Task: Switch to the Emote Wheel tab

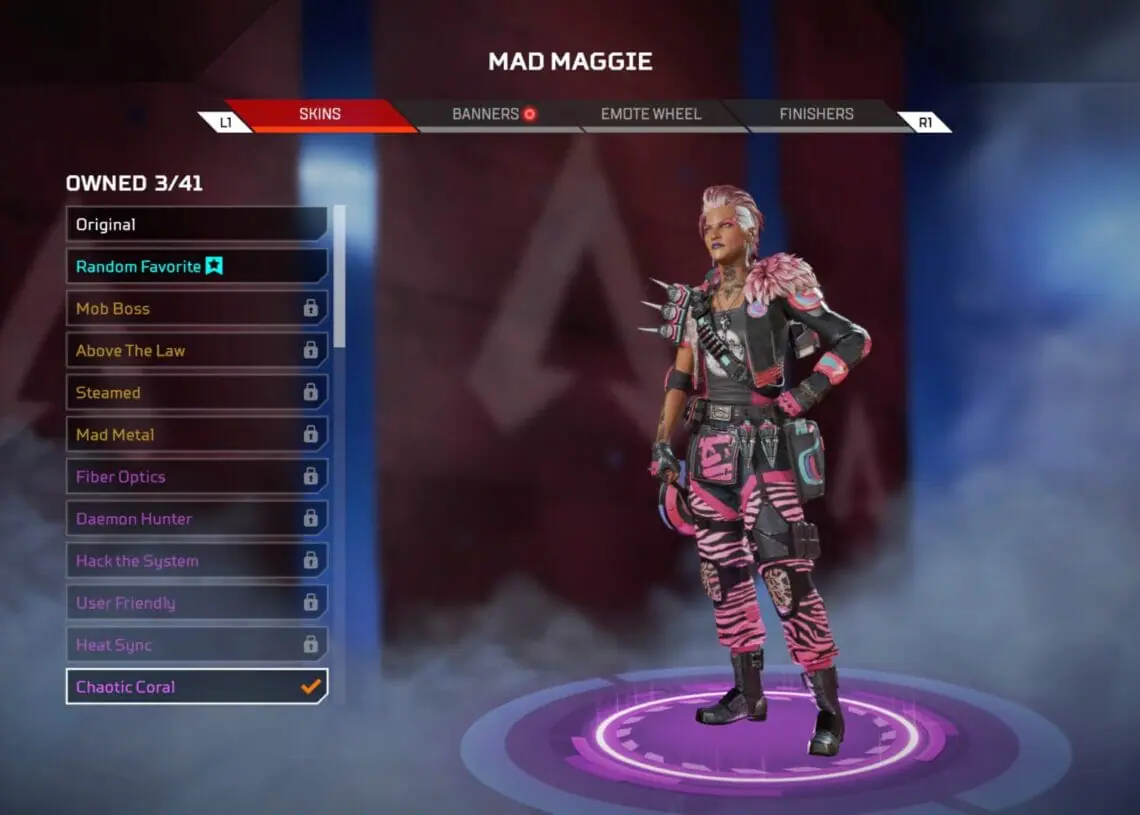Action: [x=650, y=114]
